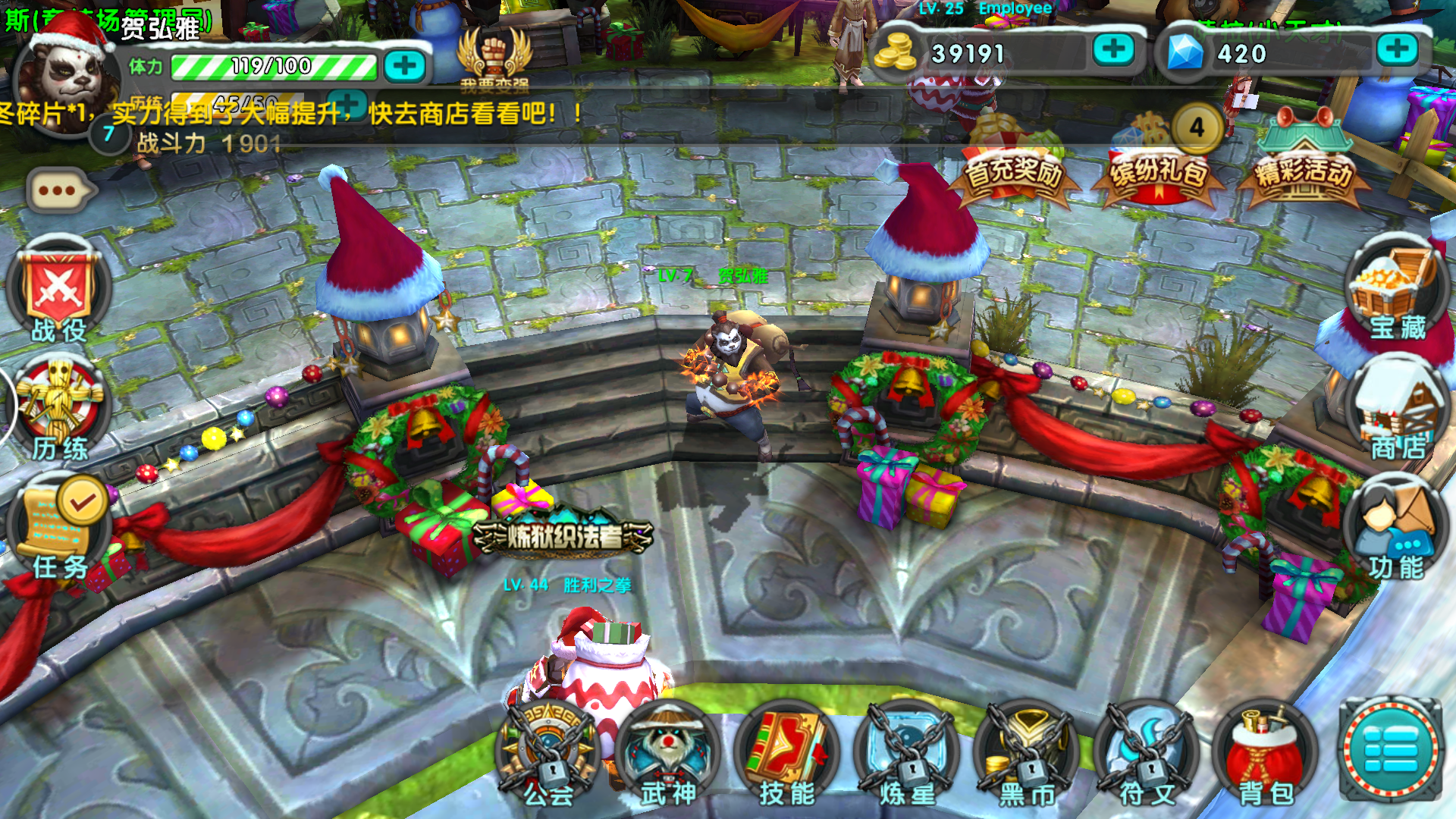Open the 缤纷礼包 gift pack
This screenshot has width=1456, height=819.
coord(1159,163)
